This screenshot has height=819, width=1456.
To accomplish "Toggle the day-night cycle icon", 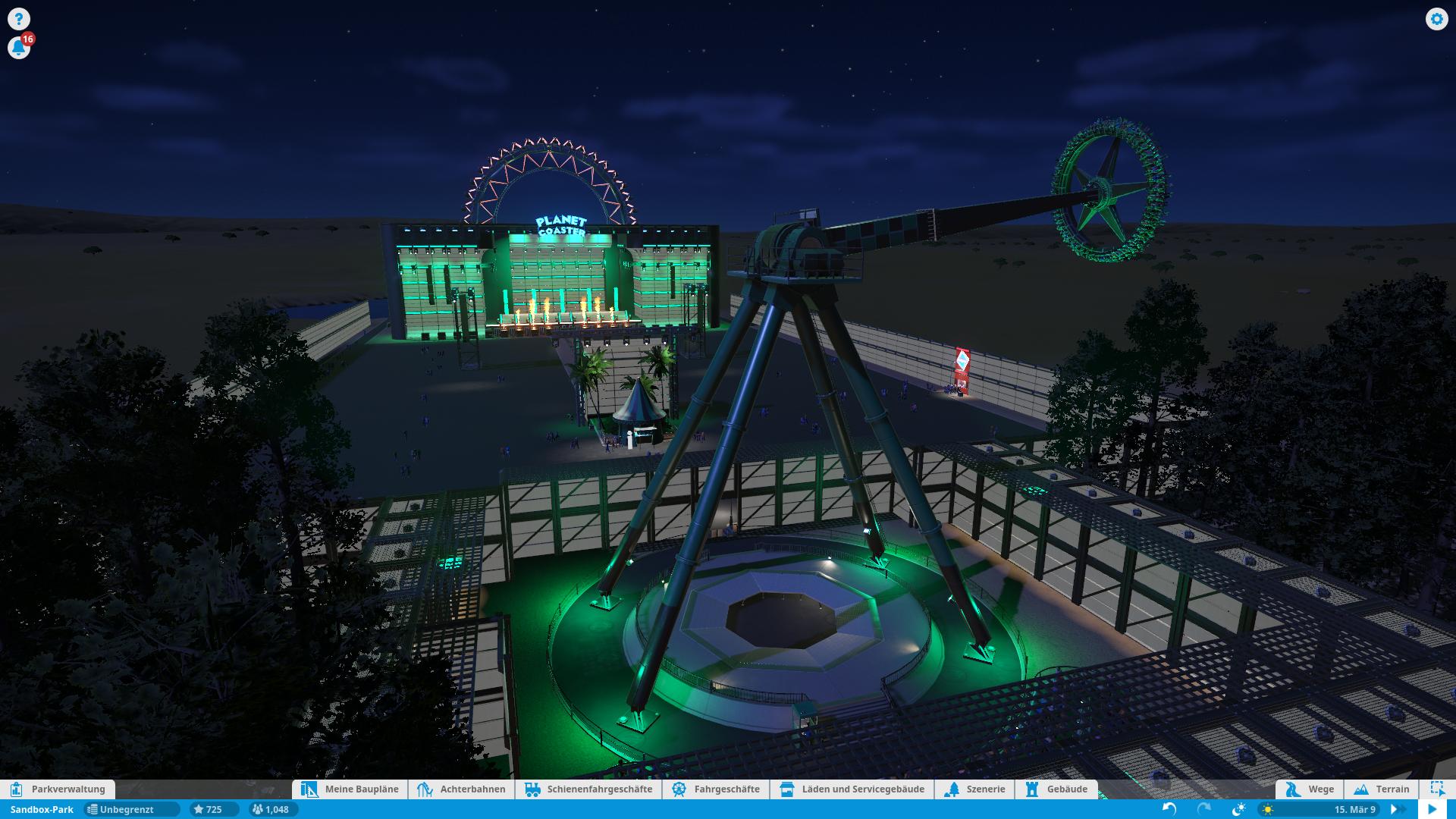I will (1238, 809).
